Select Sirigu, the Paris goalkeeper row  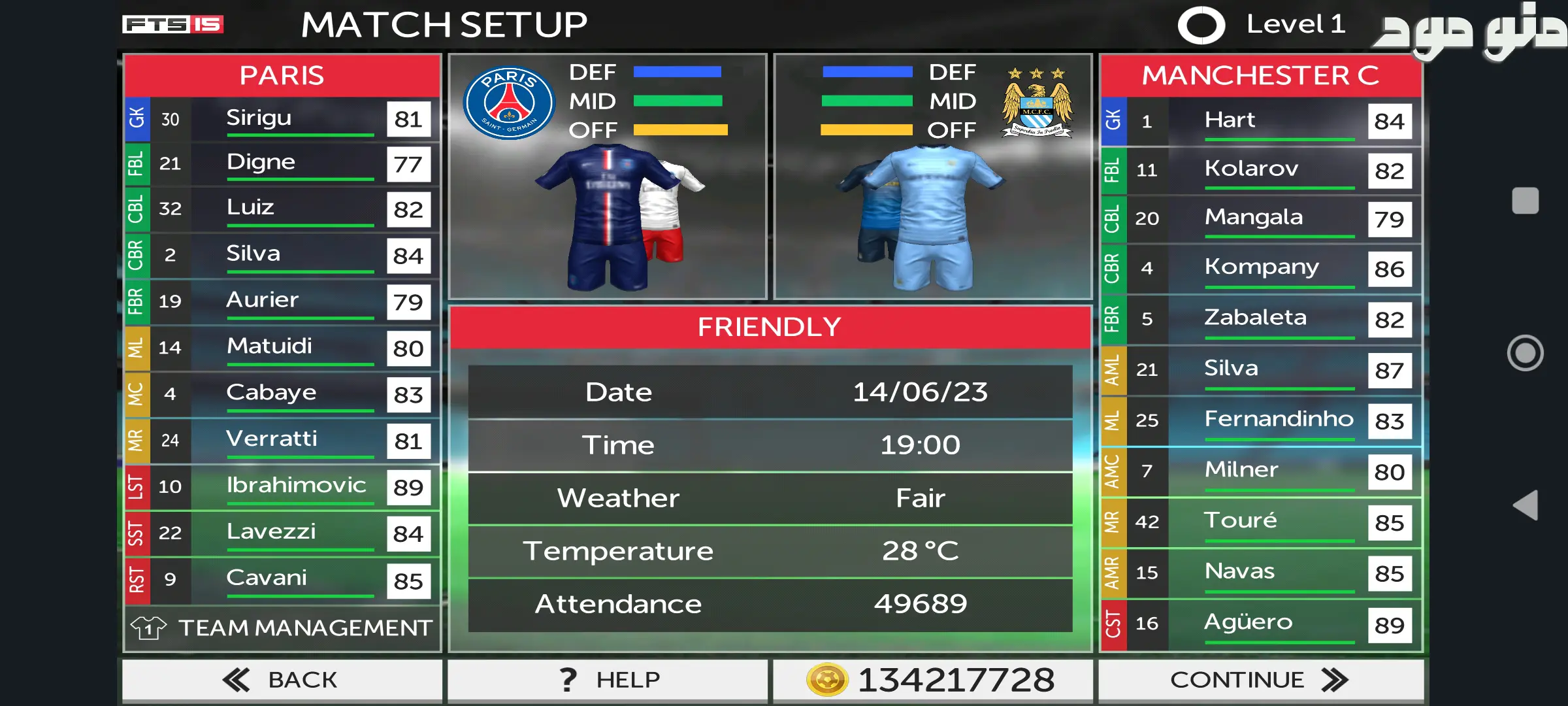pyautogui.click(x=282, y=120)
